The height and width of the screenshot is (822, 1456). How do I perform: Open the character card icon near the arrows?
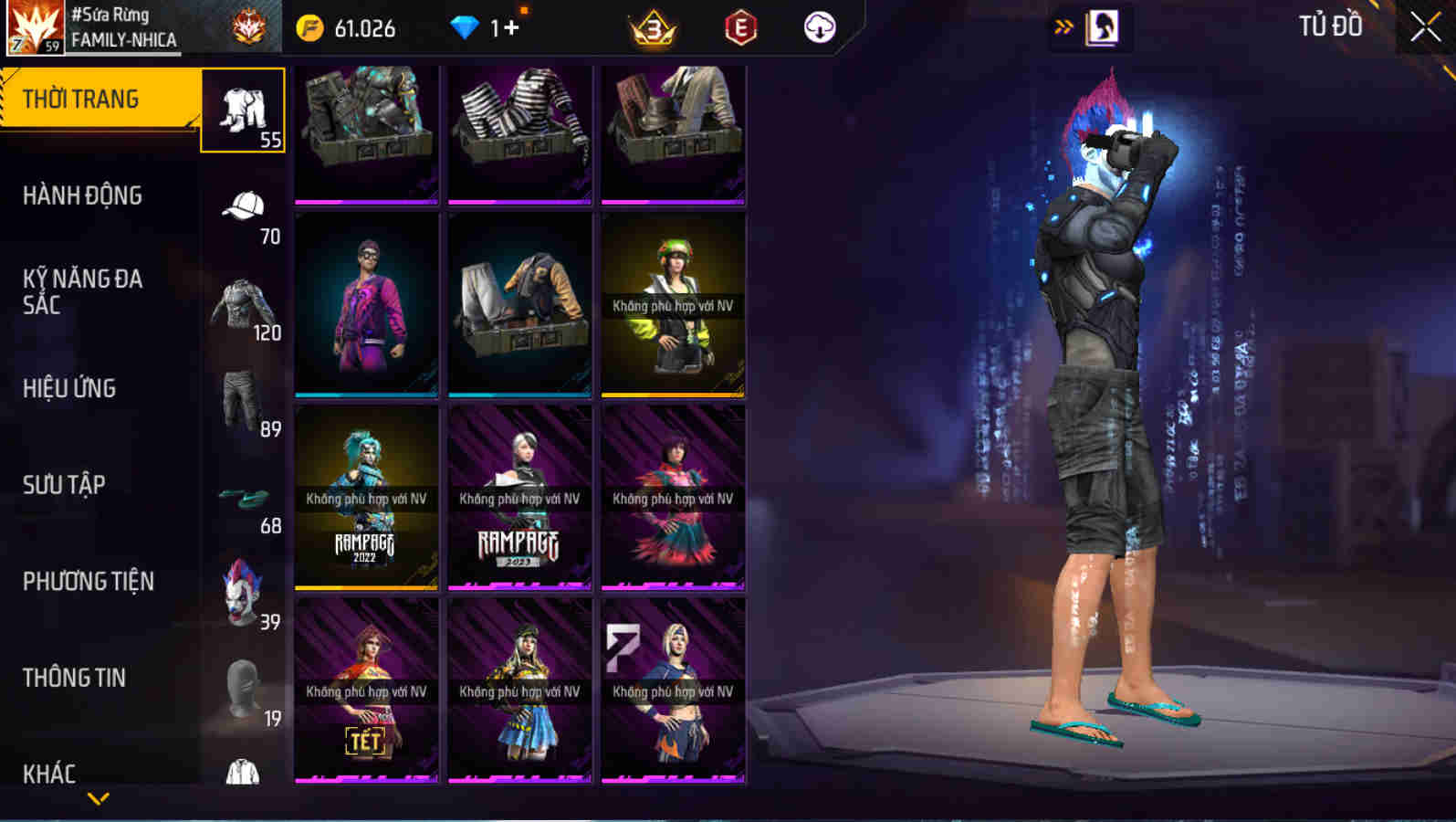pos(1102,26)
